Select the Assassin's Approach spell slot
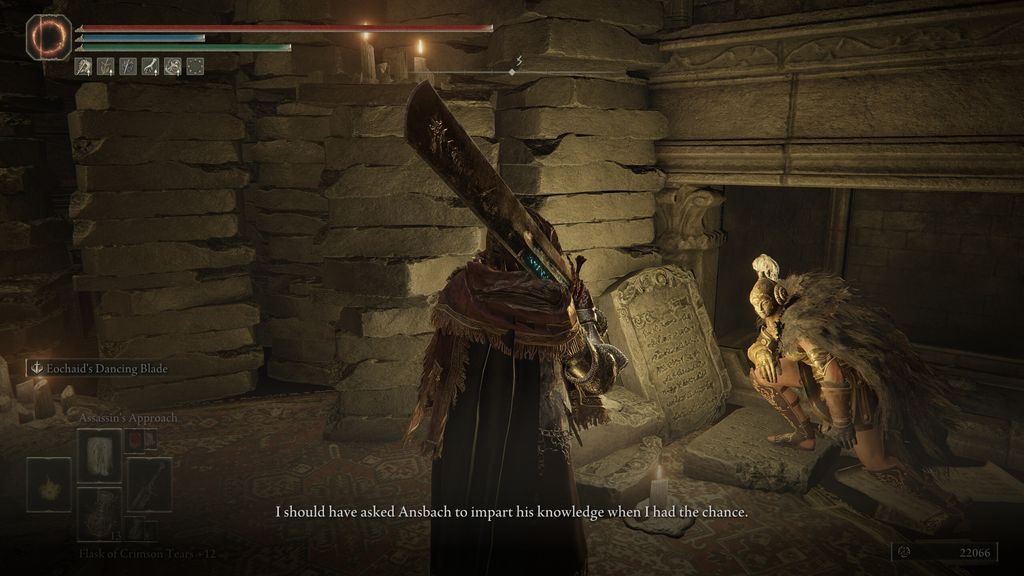Screen dimensions: 1024x576 click(99, 455)
